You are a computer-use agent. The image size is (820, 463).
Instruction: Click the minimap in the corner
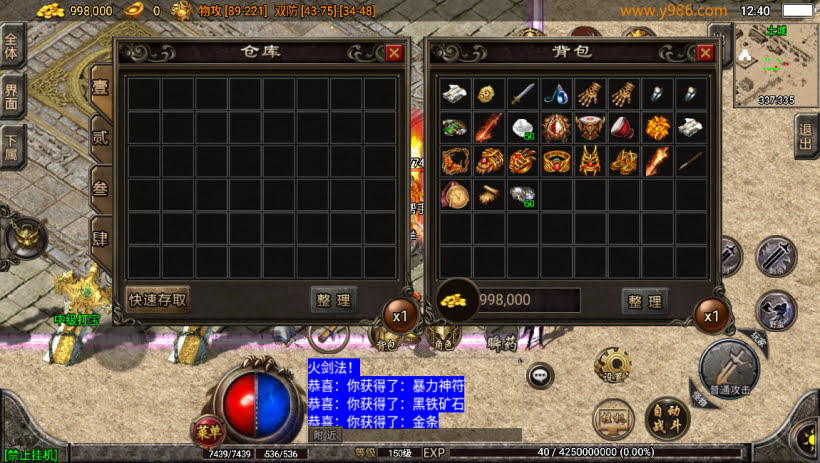(775, 65)
